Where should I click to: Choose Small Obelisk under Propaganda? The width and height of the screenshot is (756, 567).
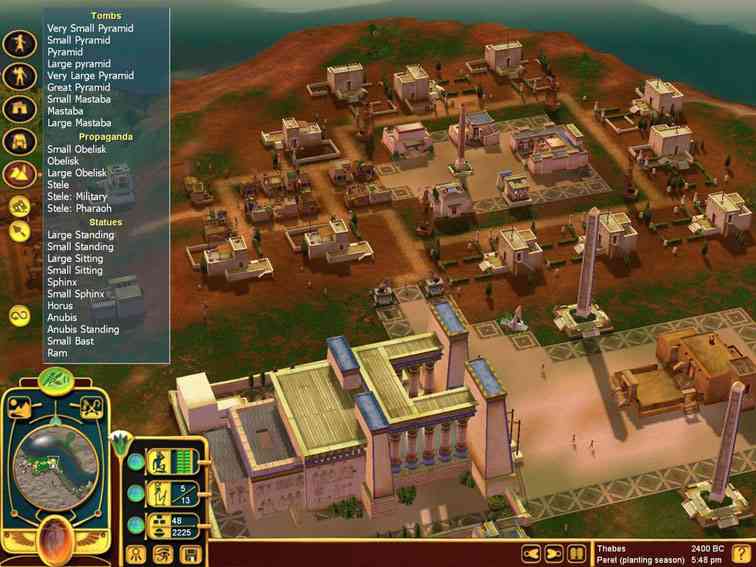79,149
